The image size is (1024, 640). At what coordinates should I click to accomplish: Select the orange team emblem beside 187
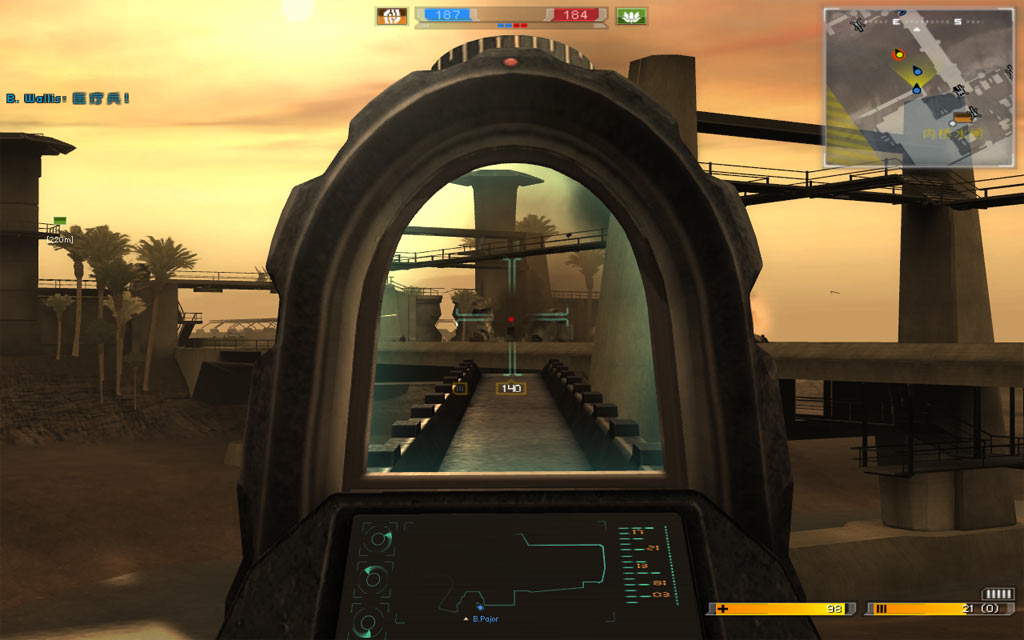click(391, 16)
